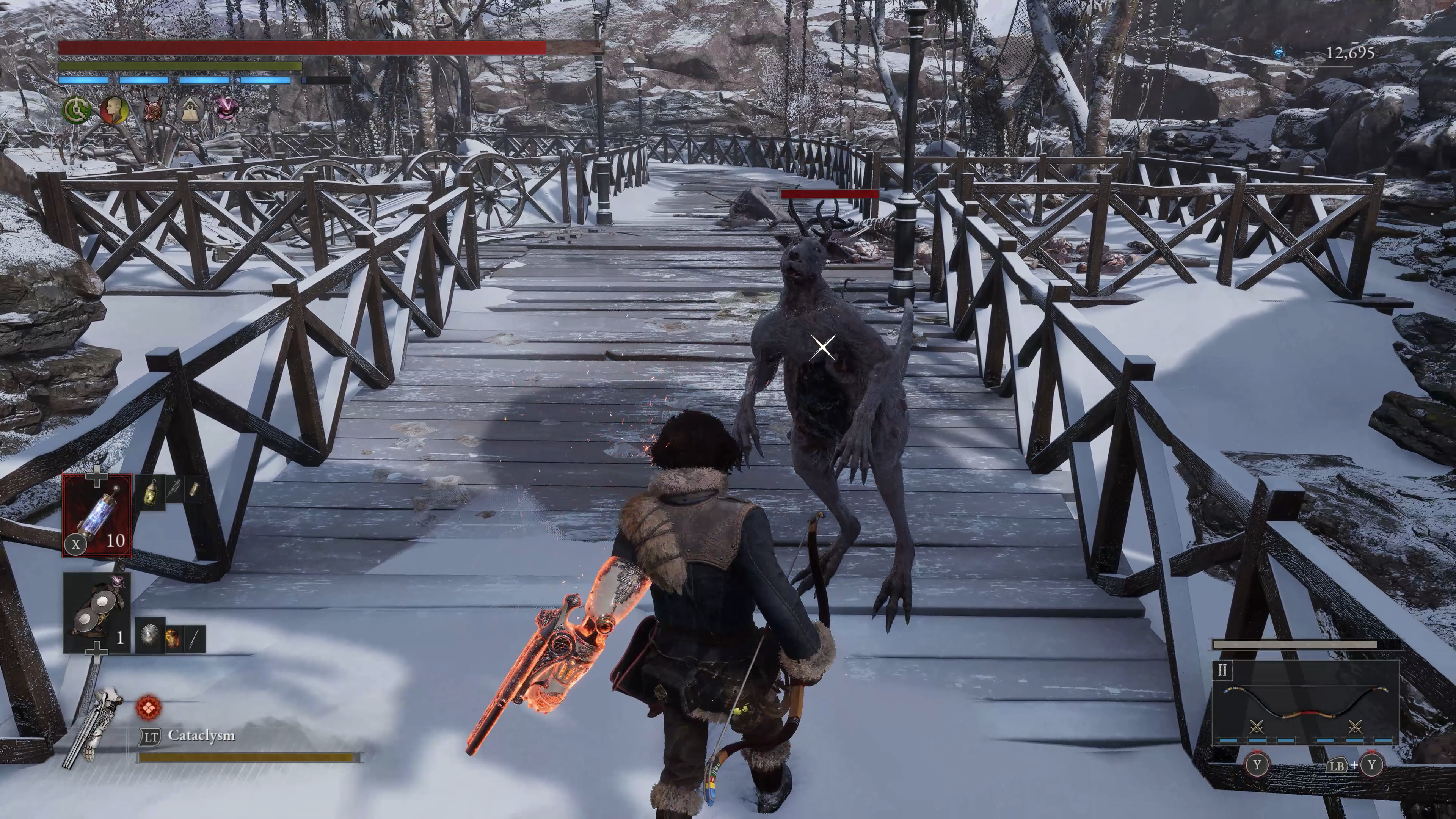Viewport: 1456px width, 819px height.
Task: Inspect the weight with up-arrow buff icon
Action: point(189,110)
